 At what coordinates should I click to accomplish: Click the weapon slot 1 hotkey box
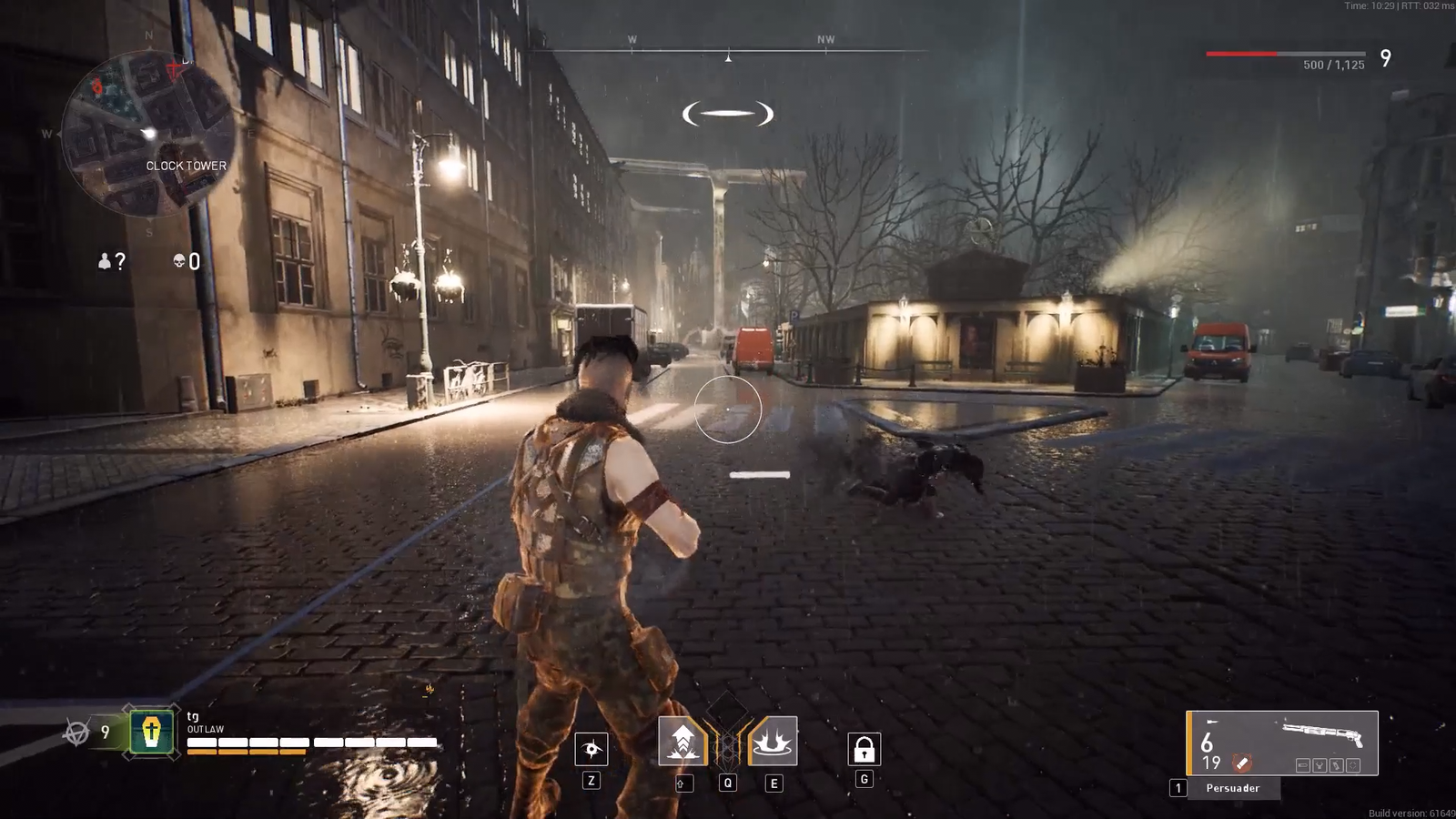click(1178, 786)
